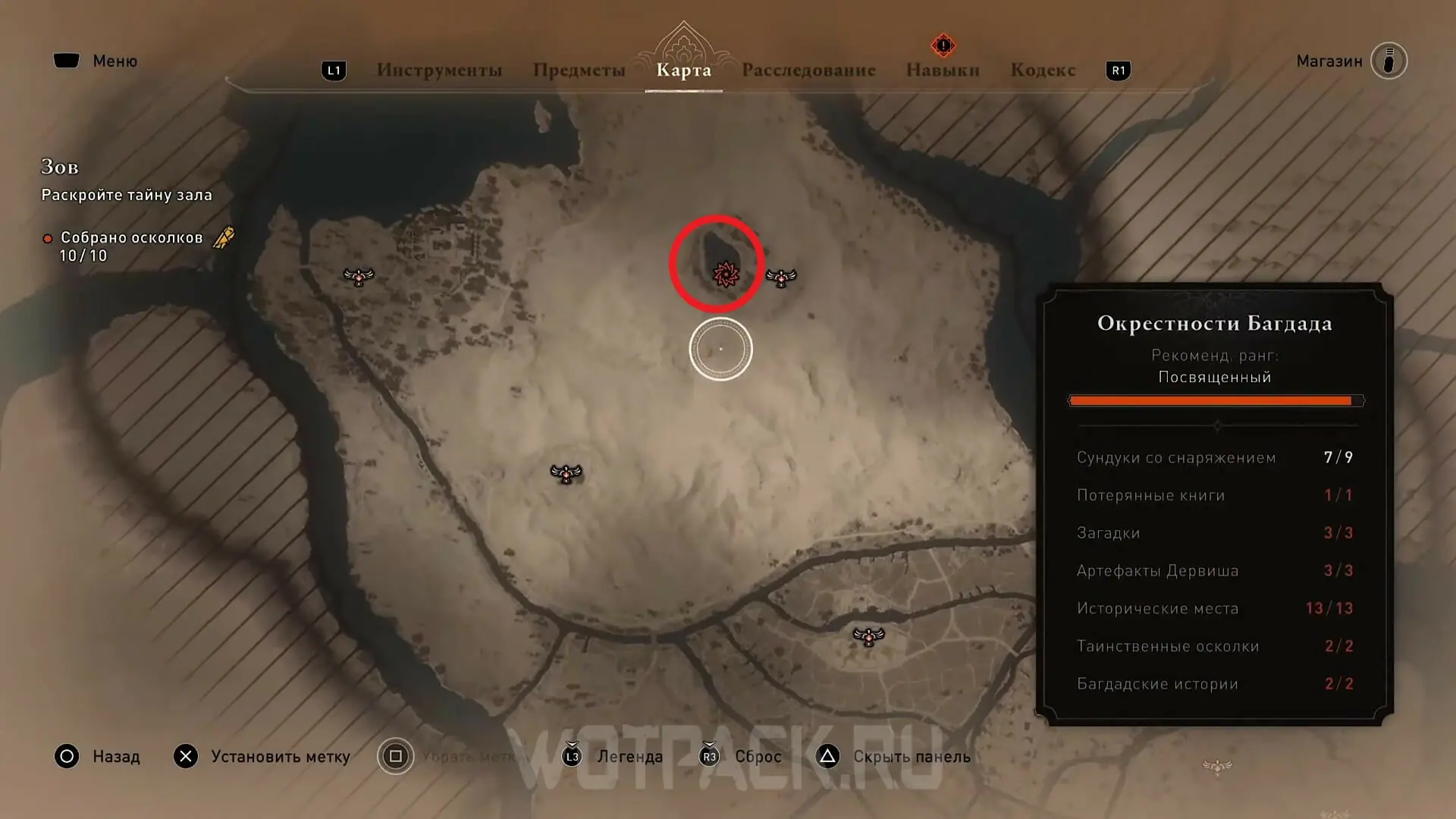Screen dimensions: 1456x819
Task: Select the eagle viewpoint in the southern desert
Action: (x=566, y=474)
